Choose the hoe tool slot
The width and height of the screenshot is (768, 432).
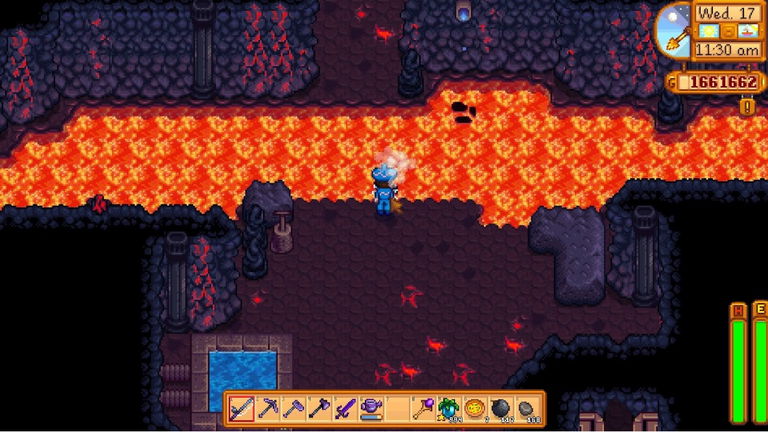(293, 408)
